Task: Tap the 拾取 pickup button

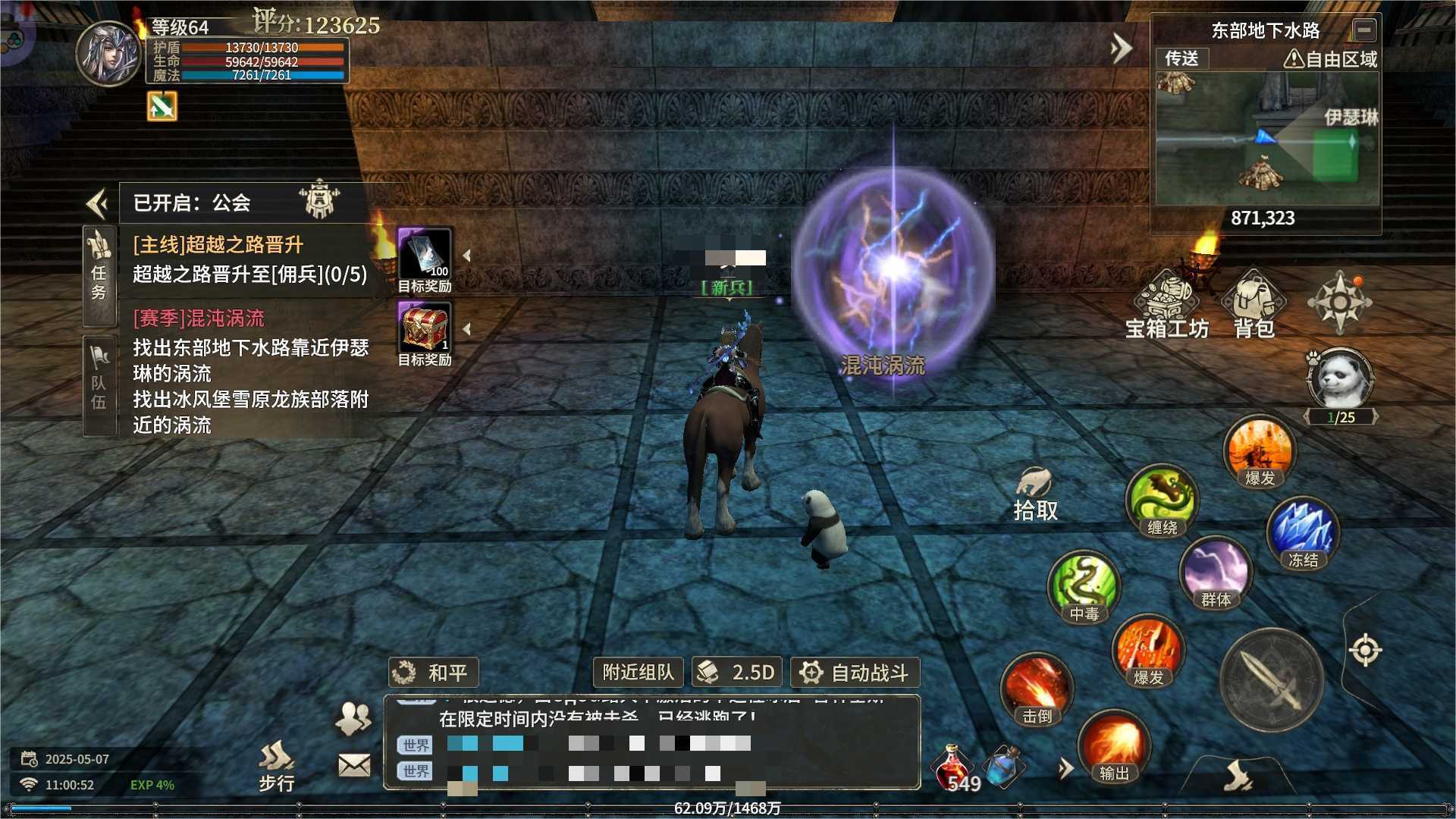Action: pyautogui.click(x=1035, y=494)
